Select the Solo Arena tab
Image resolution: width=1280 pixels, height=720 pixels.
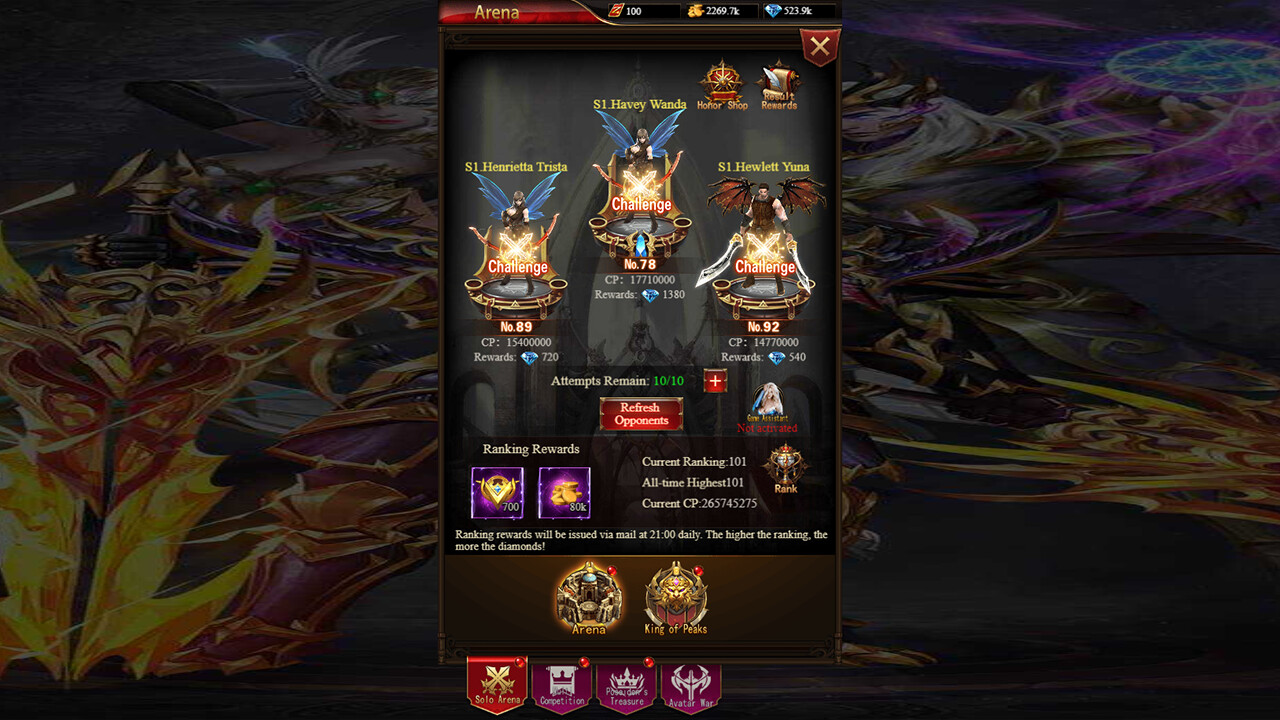497,686
